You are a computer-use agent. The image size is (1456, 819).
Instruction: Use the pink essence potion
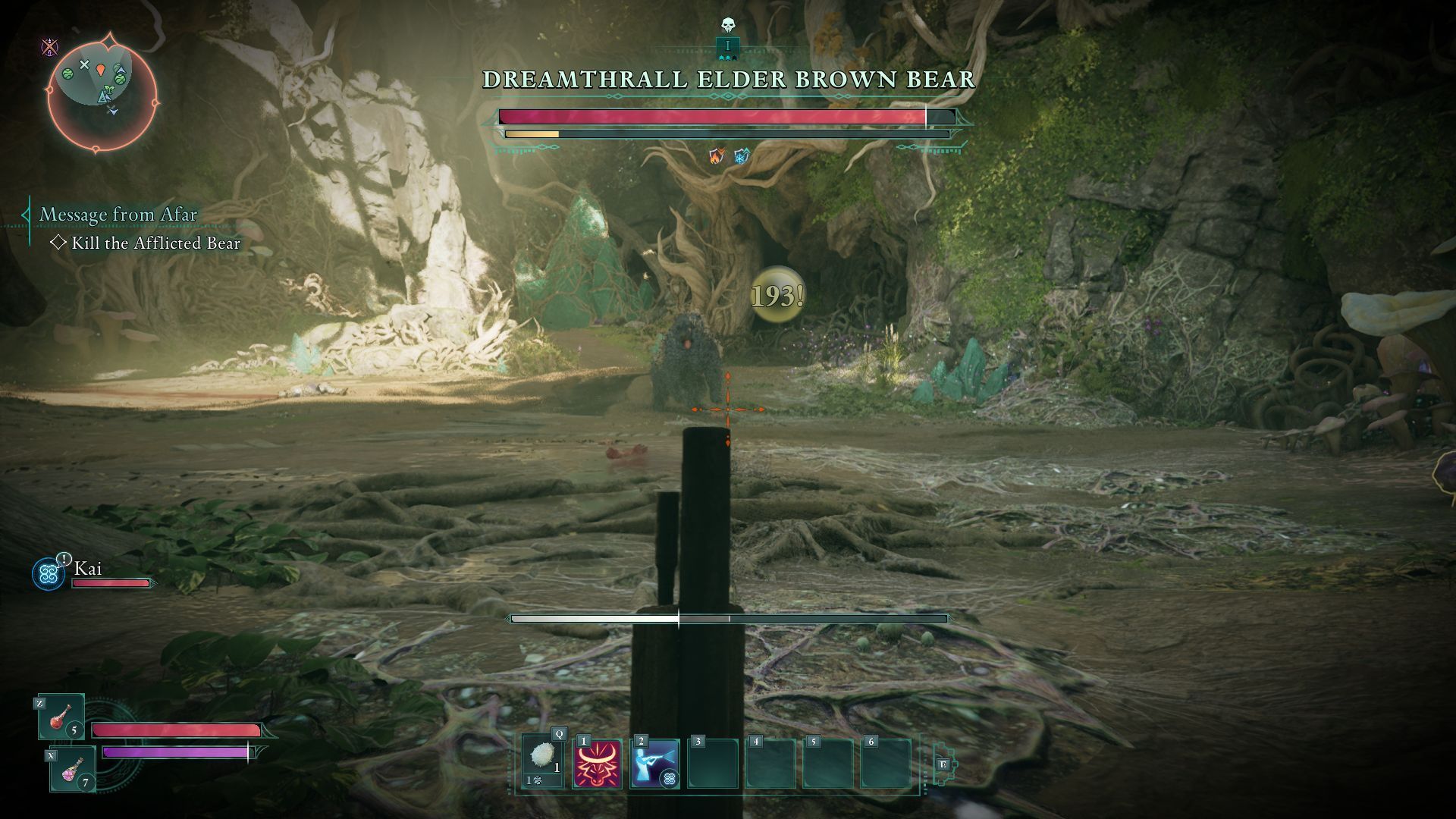(73, 768)
